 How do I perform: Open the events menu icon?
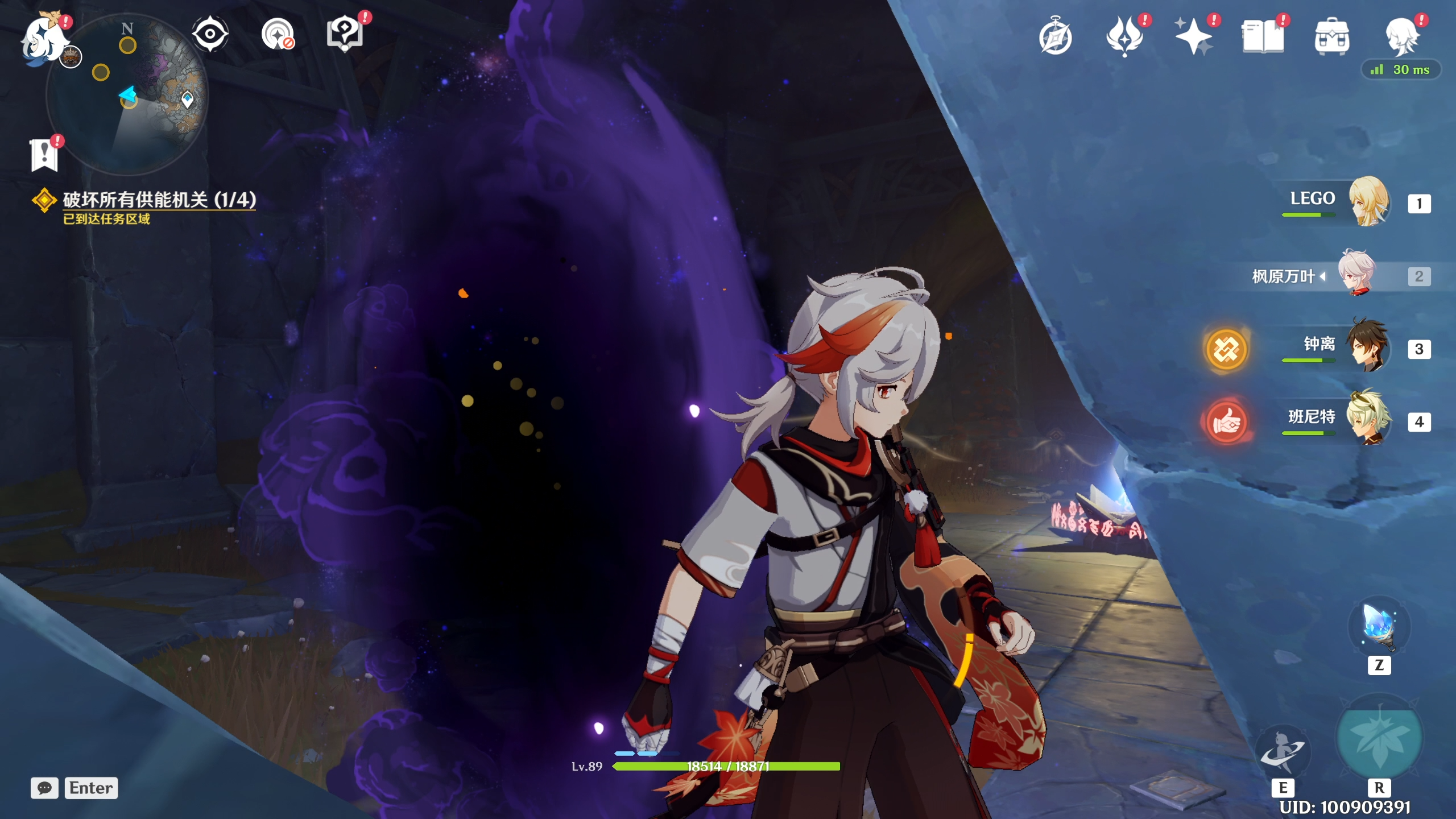pos(1124,36)
